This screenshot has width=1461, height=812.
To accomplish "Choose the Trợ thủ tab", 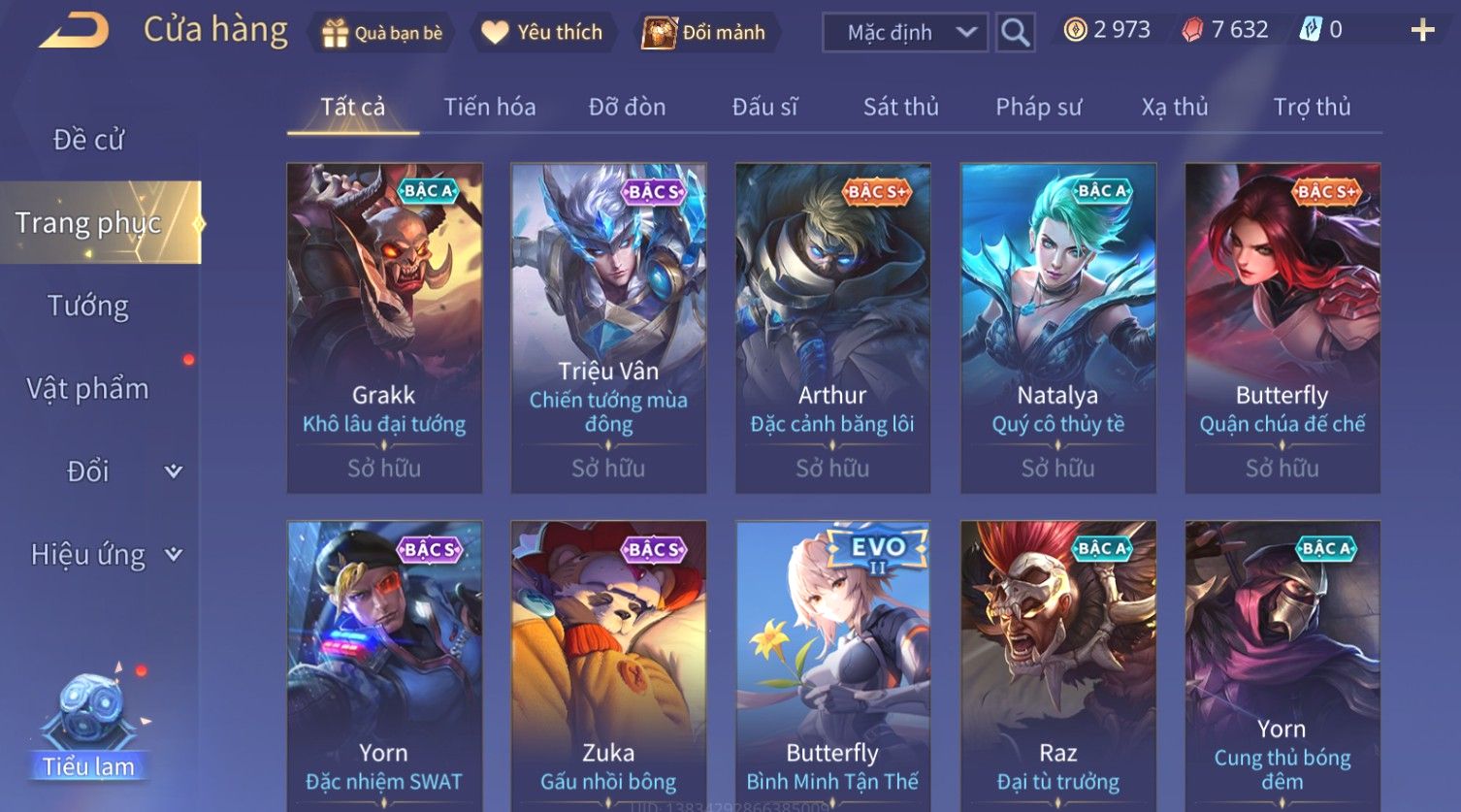I will pos(1312,107).
